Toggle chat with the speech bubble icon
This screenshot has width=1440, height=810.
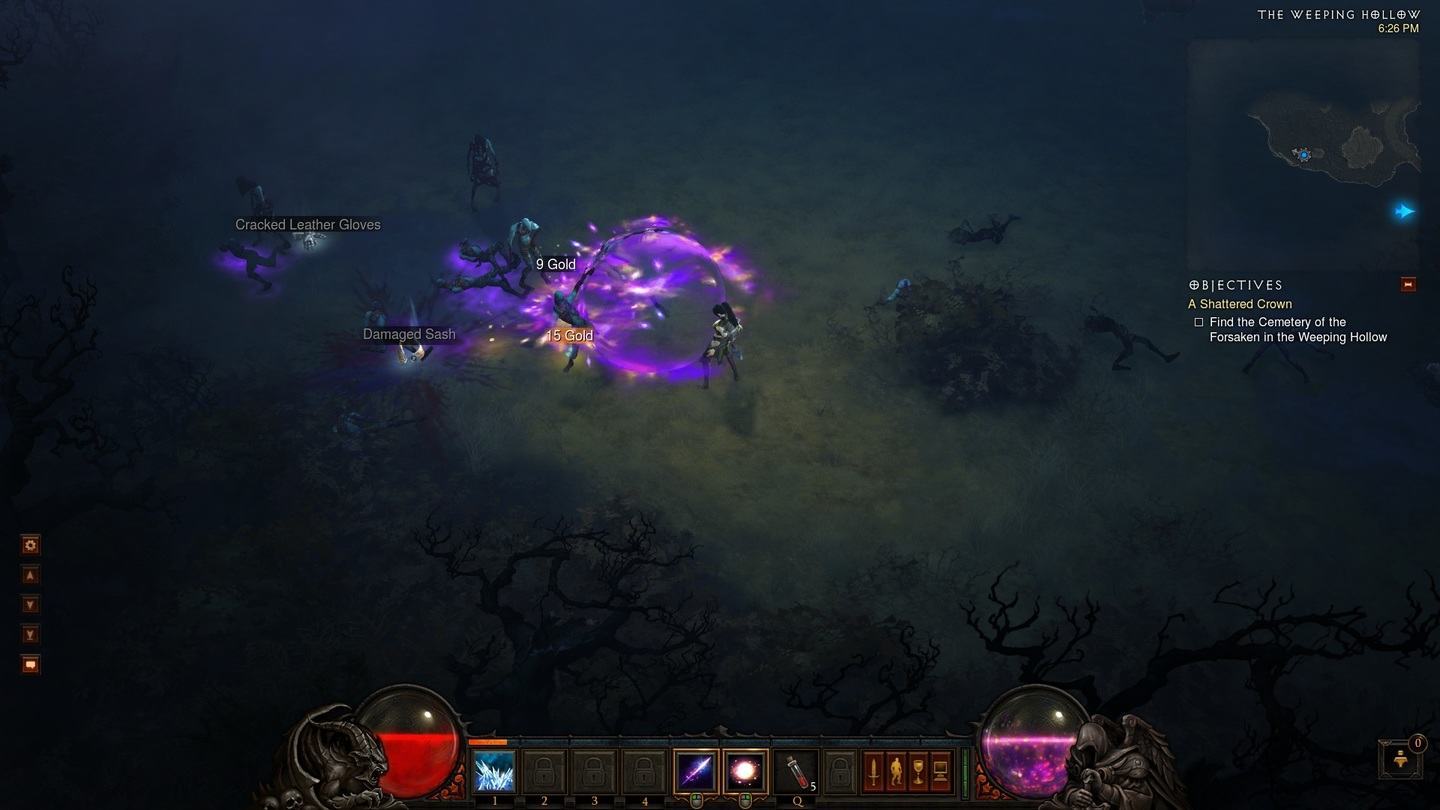(30, 664)
